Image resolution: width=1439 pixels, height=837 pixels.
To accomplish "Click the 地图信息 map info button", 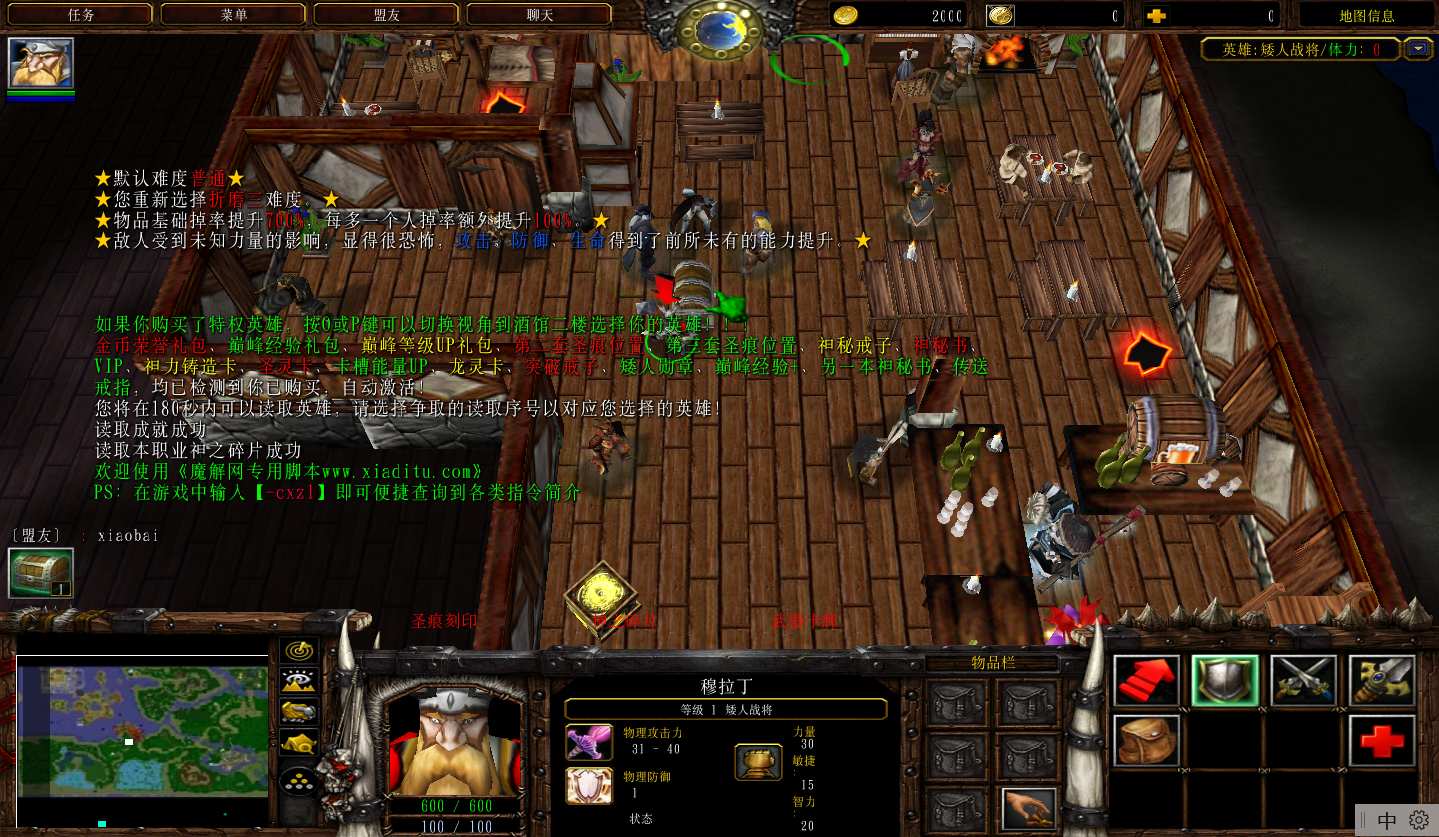I will pos(1366,15).
